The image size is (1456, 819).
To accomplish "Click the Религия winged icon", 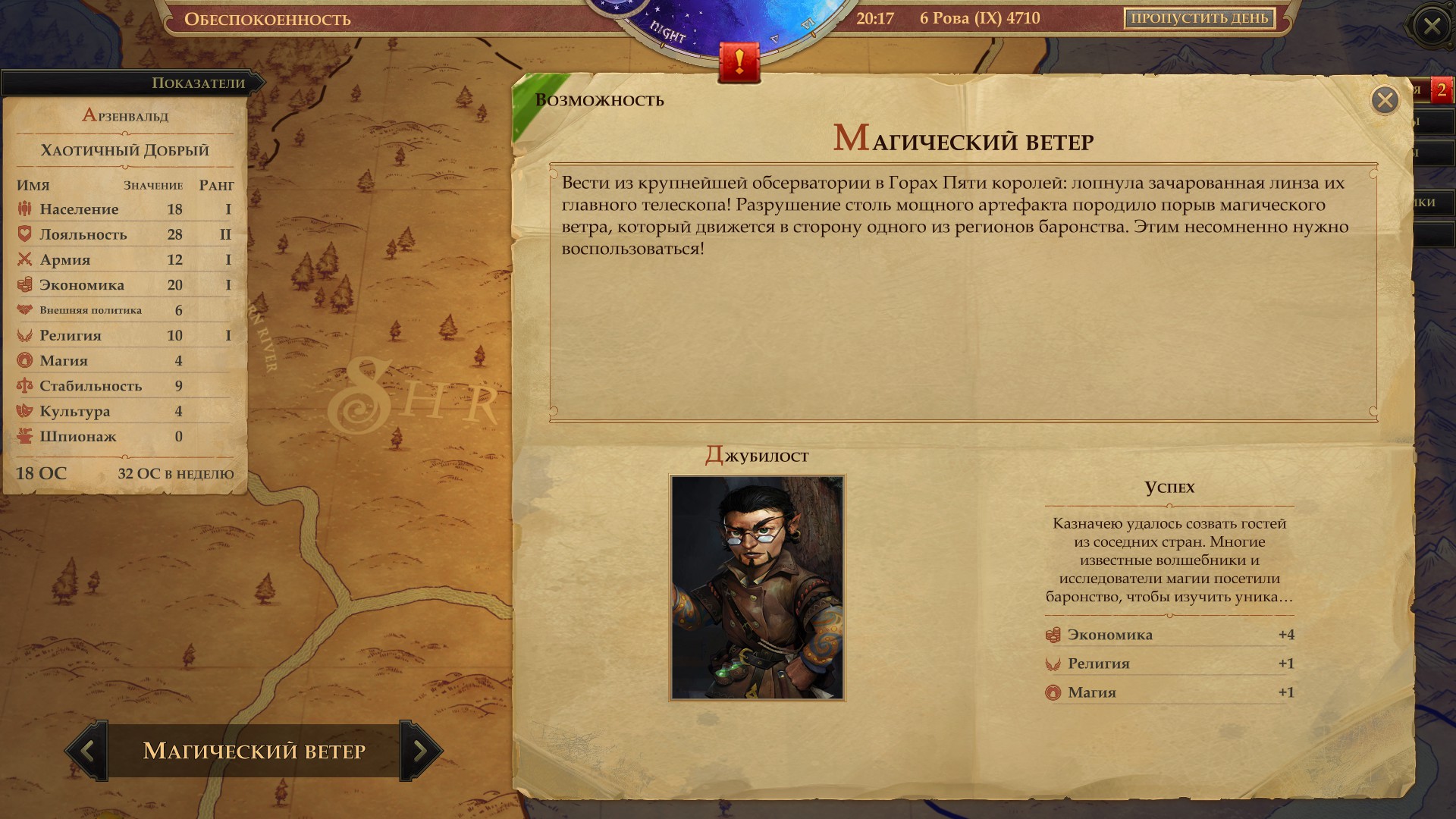I will pos(24,335).
